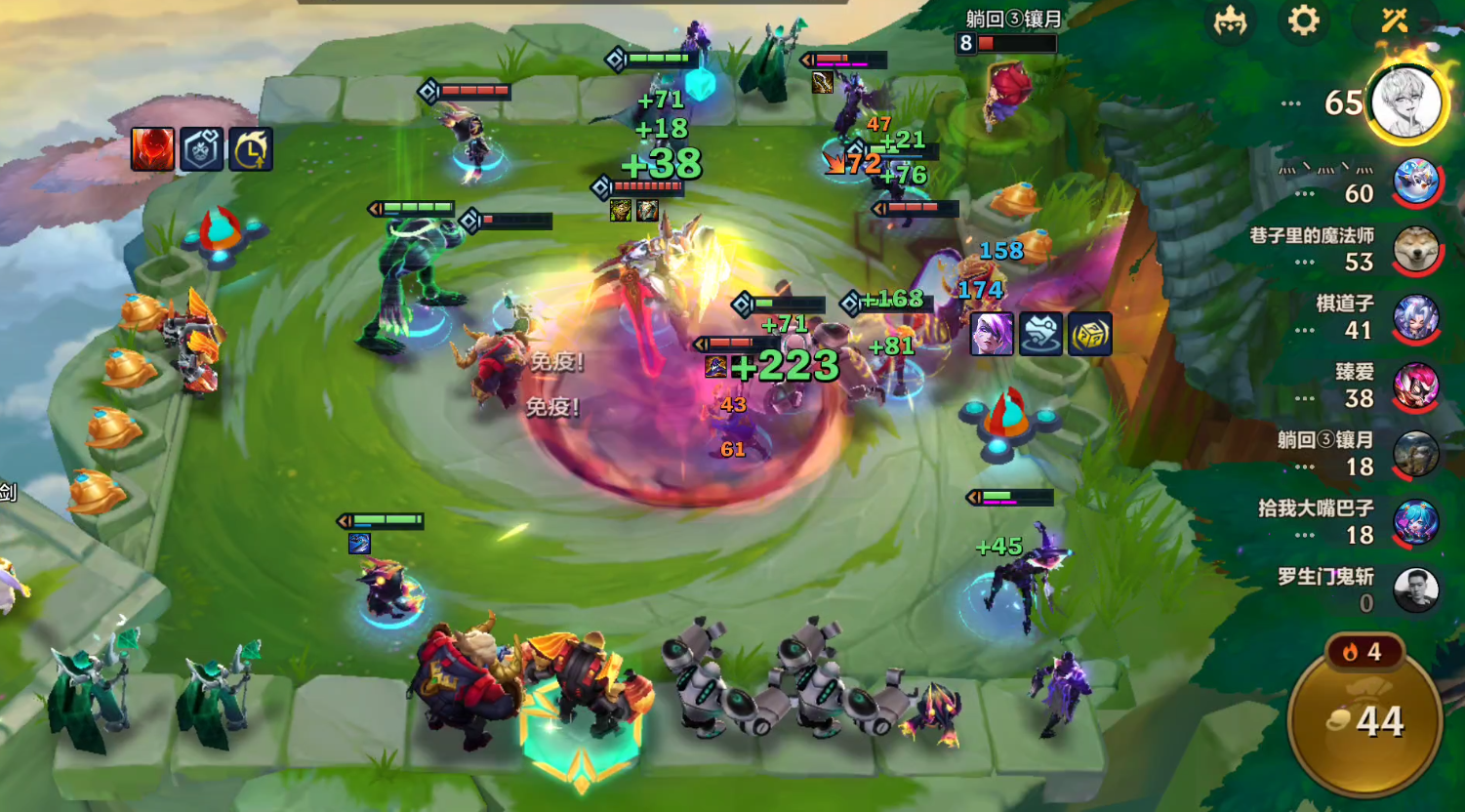This screenshot has height=812, width=1465.
Task: Spectate player 巷子里的魔法师
Action: pos(1415,251)
